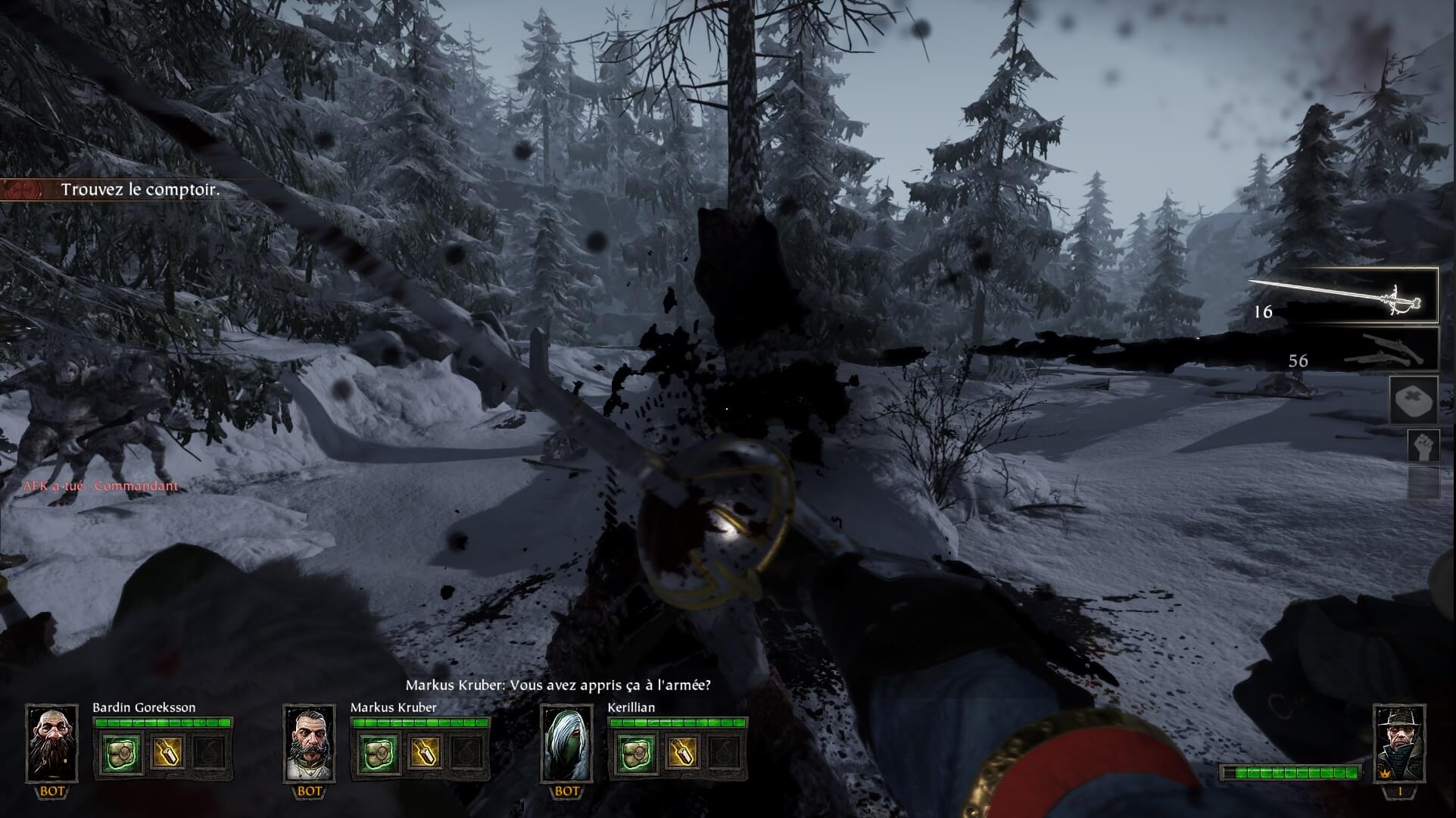Click Bardin Goreksson's yellow potion icon
Screen dimensions: 1456x818
tap(166, 753)
